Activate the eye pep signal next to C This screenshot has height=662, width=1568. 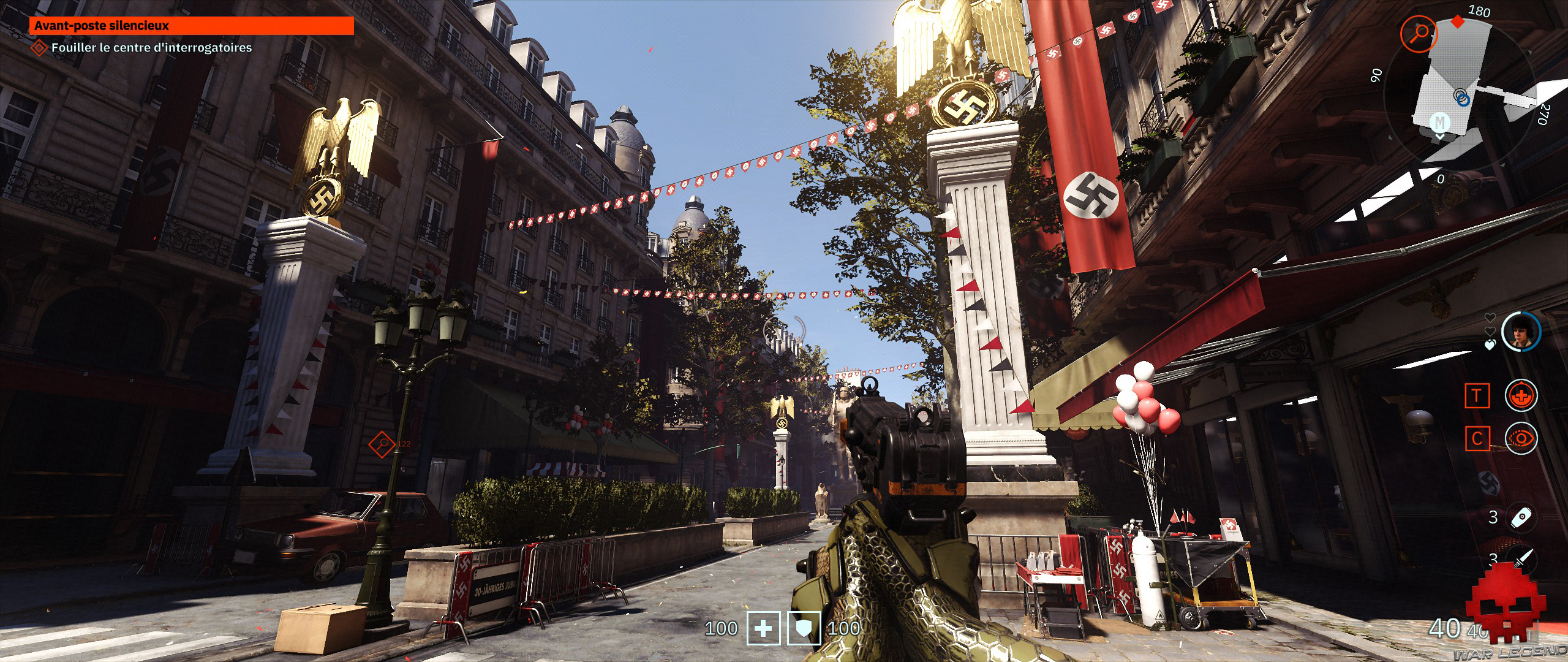pos(1521,439)
